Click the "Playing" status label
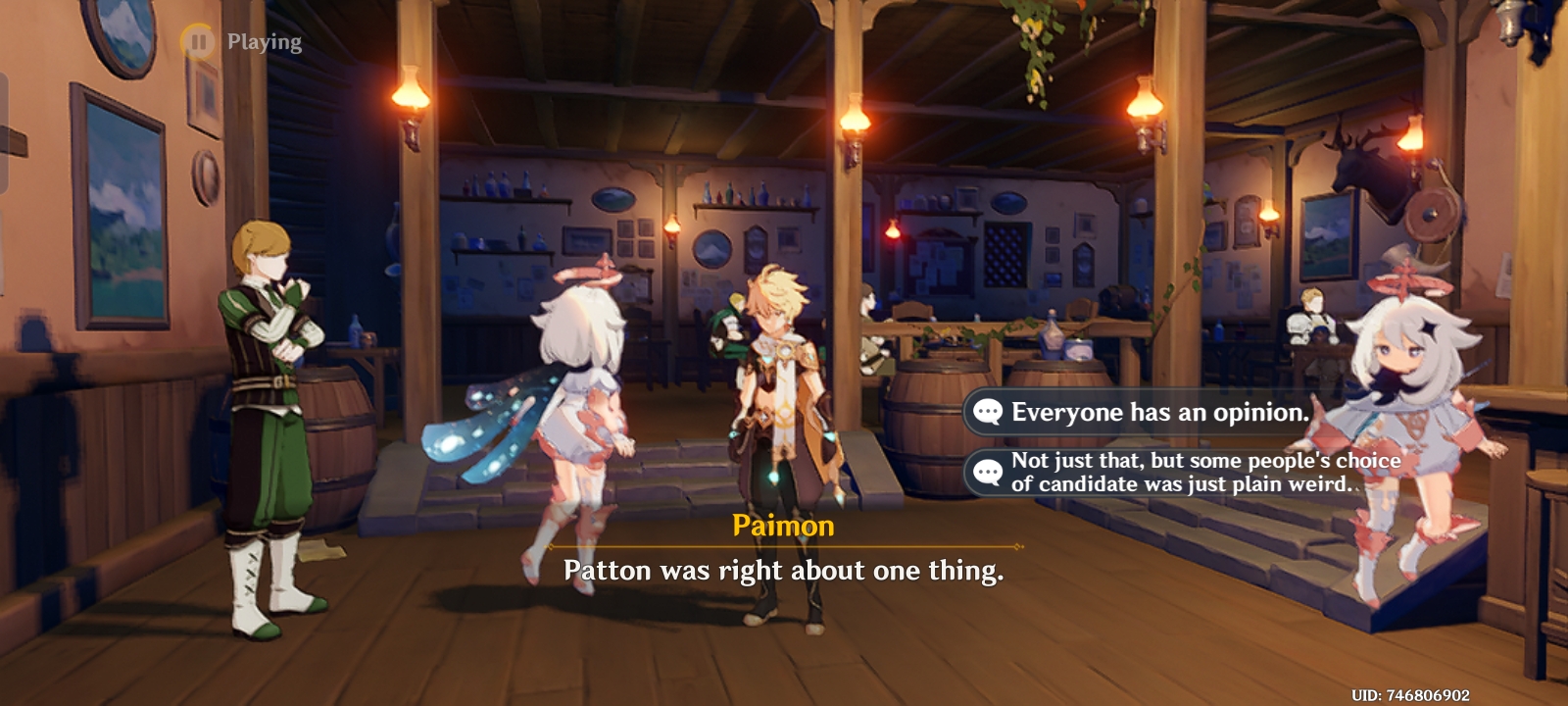Screen dimensions: 1568x706 click(263, 41)
